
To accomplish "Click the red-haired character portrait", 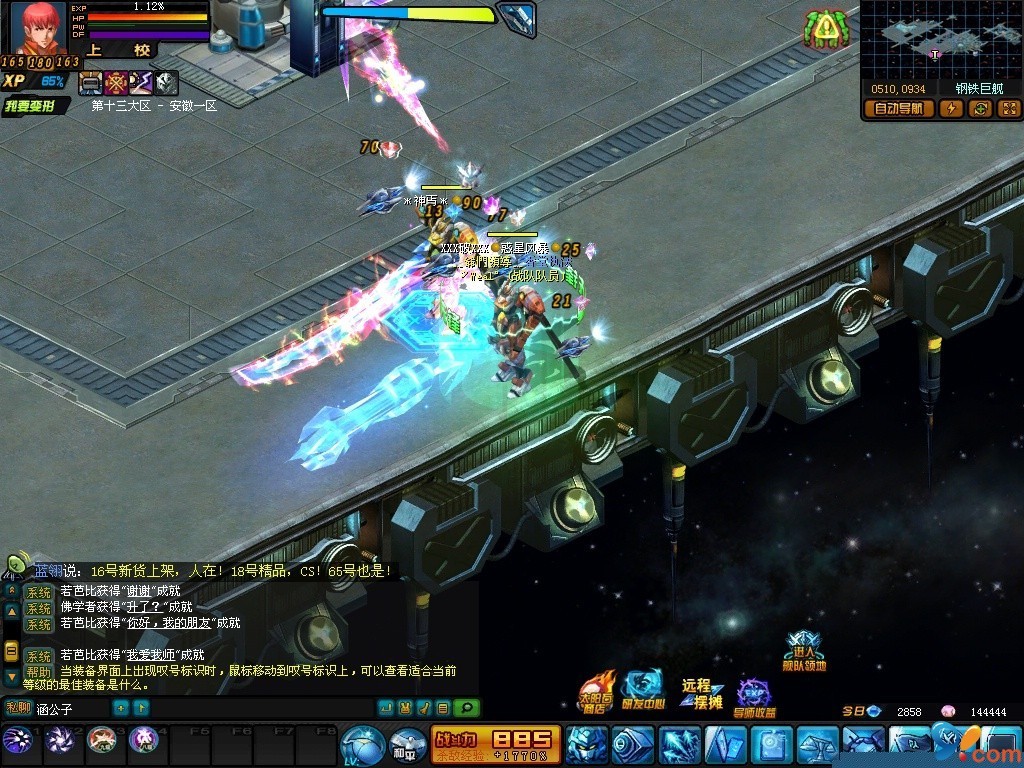I will [x=38, y=30].
